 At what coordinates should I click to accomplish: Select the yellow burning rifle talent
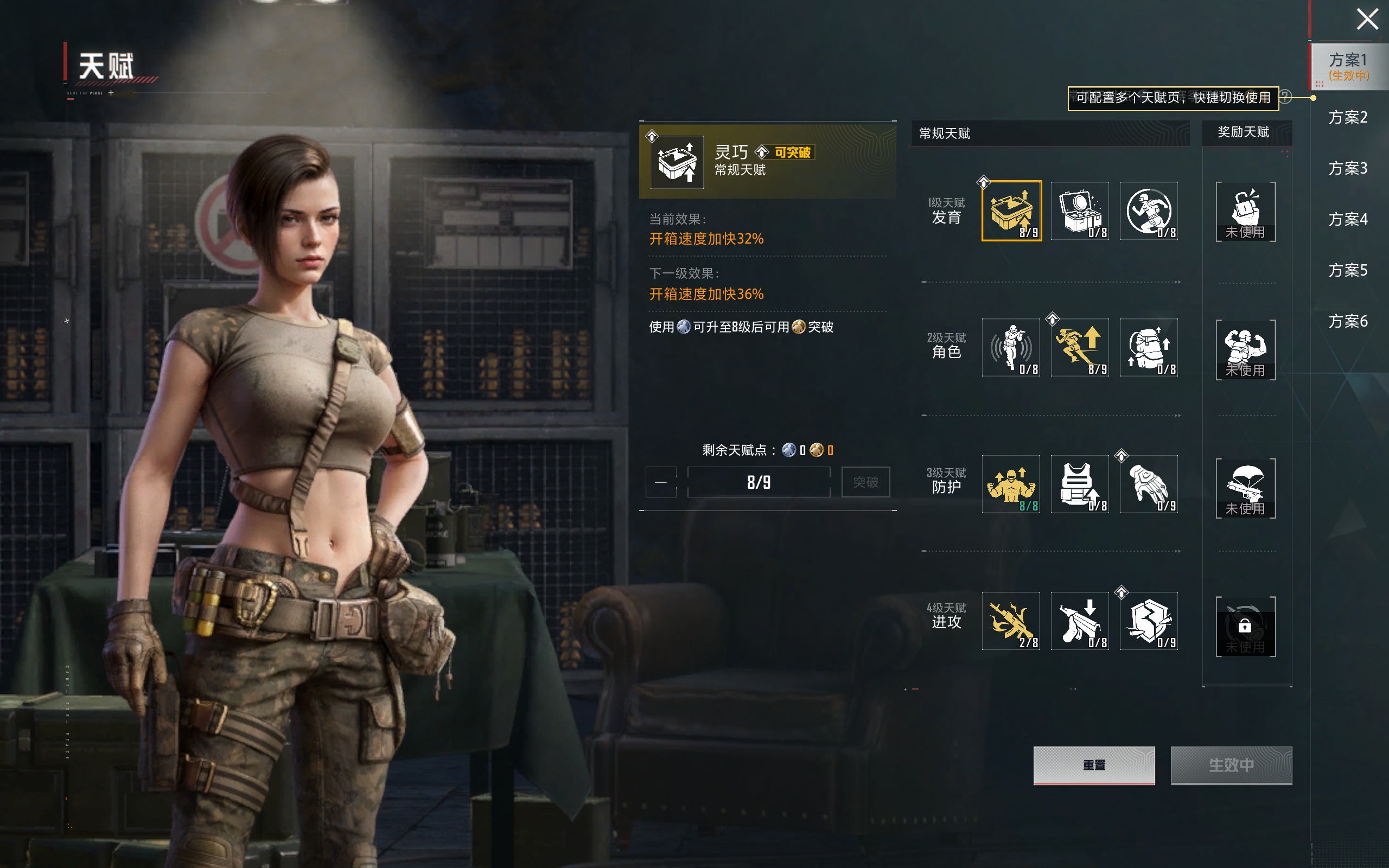1011,621
